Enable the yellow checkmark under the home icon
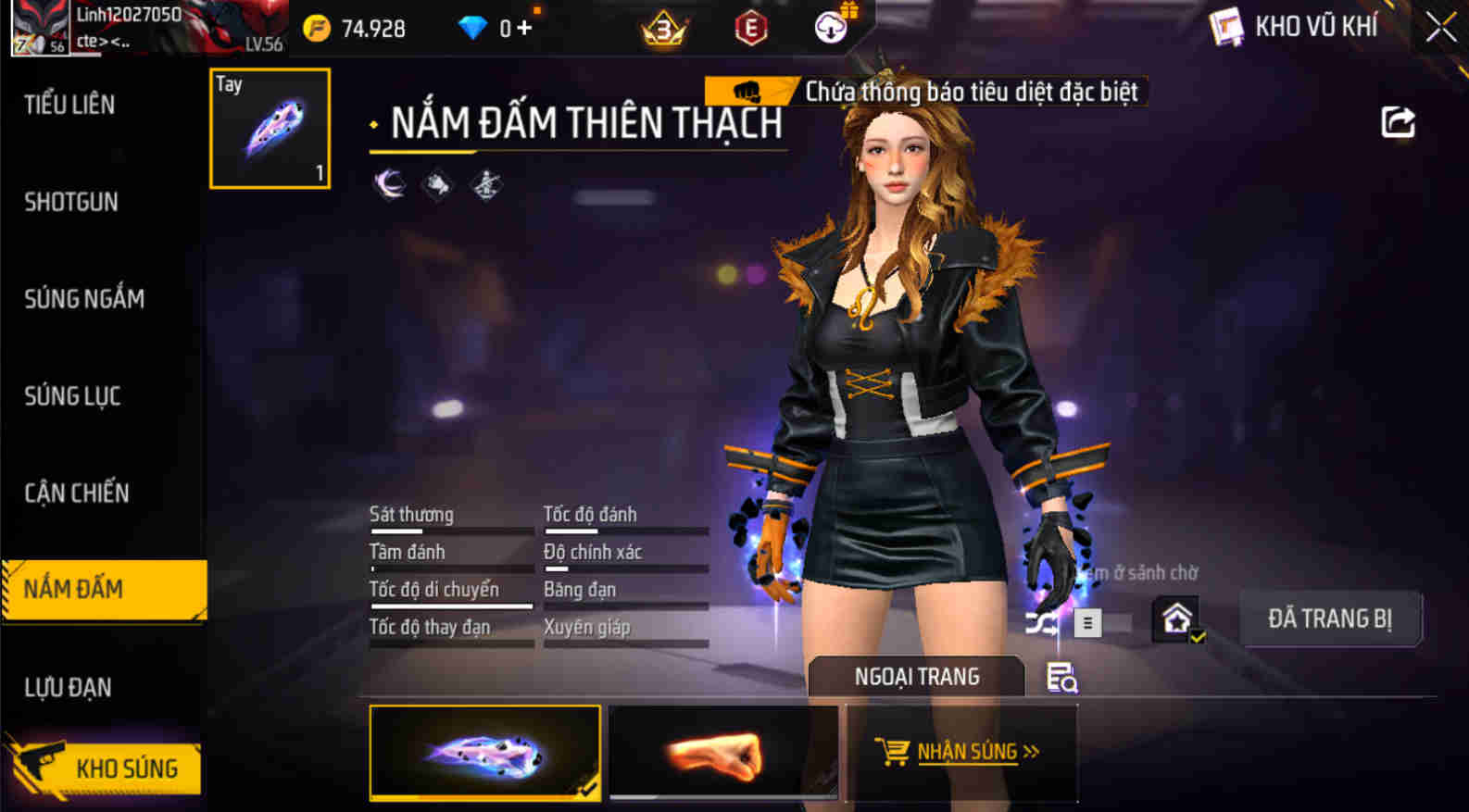Image resolution: width=1469 pixels, height=812 pixels. click(x=1198, y=635)
